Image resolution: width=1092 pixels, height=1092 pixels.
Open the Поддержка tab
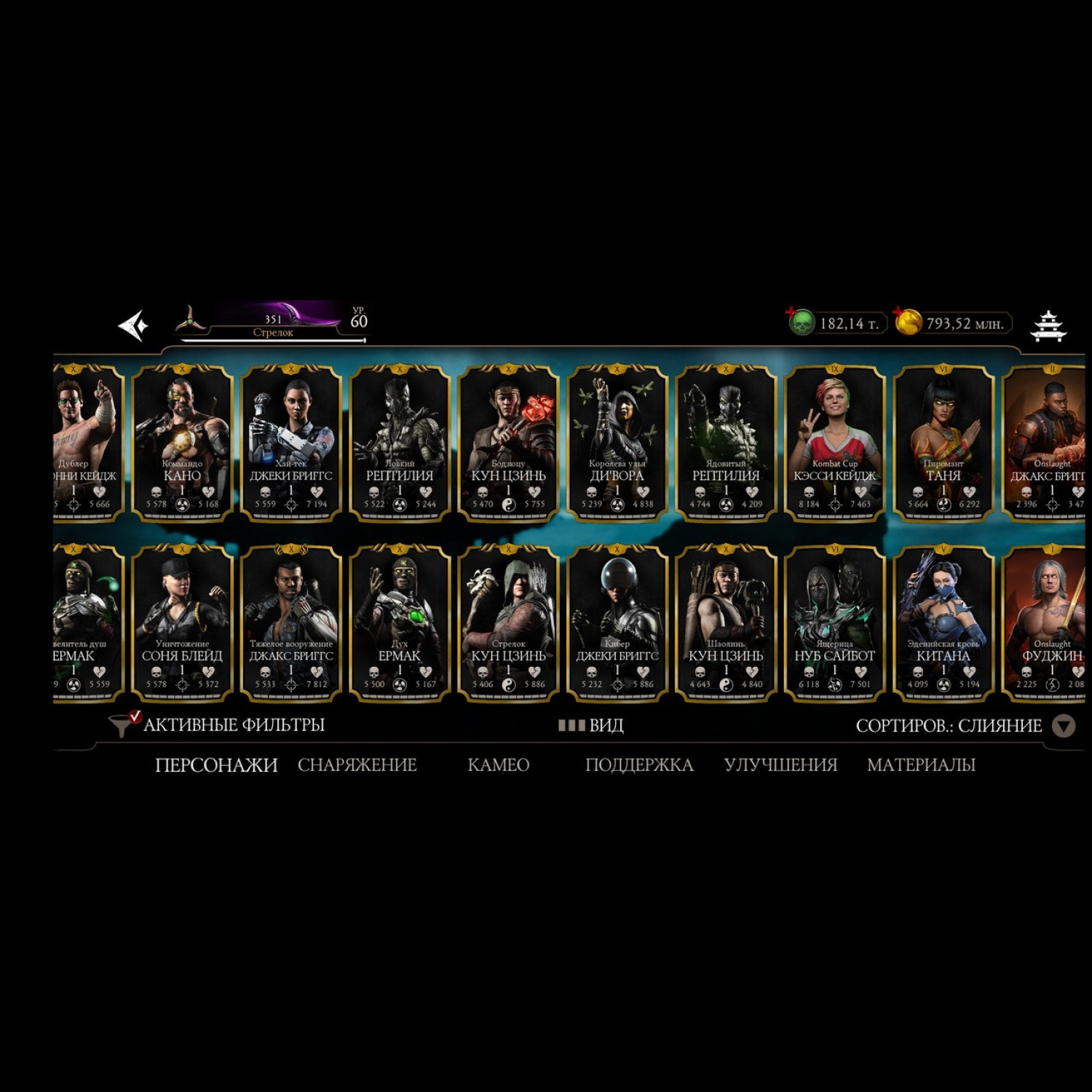point(639,765)
